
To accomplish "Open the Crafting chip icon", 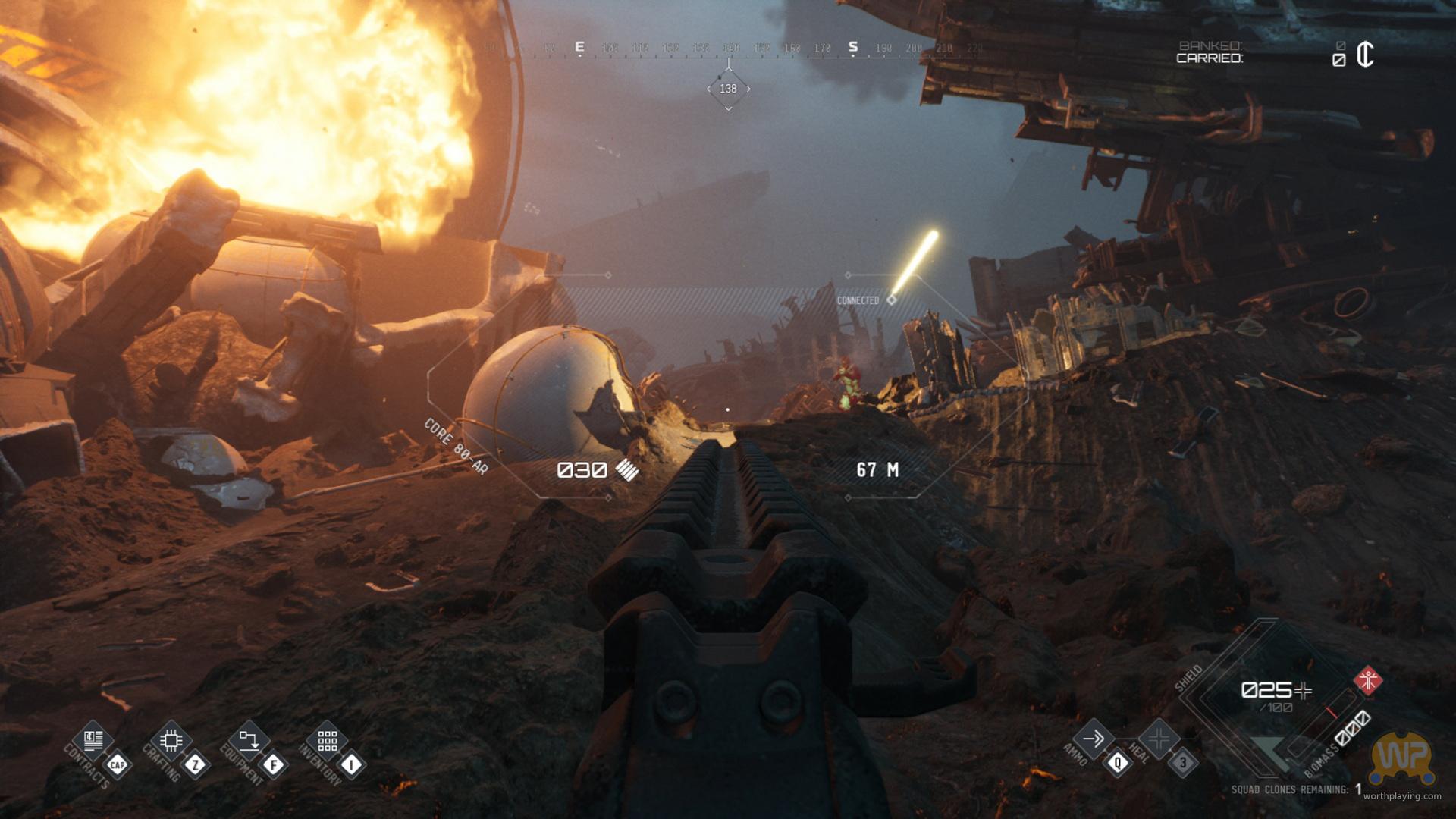I will (x=171, y=739).
